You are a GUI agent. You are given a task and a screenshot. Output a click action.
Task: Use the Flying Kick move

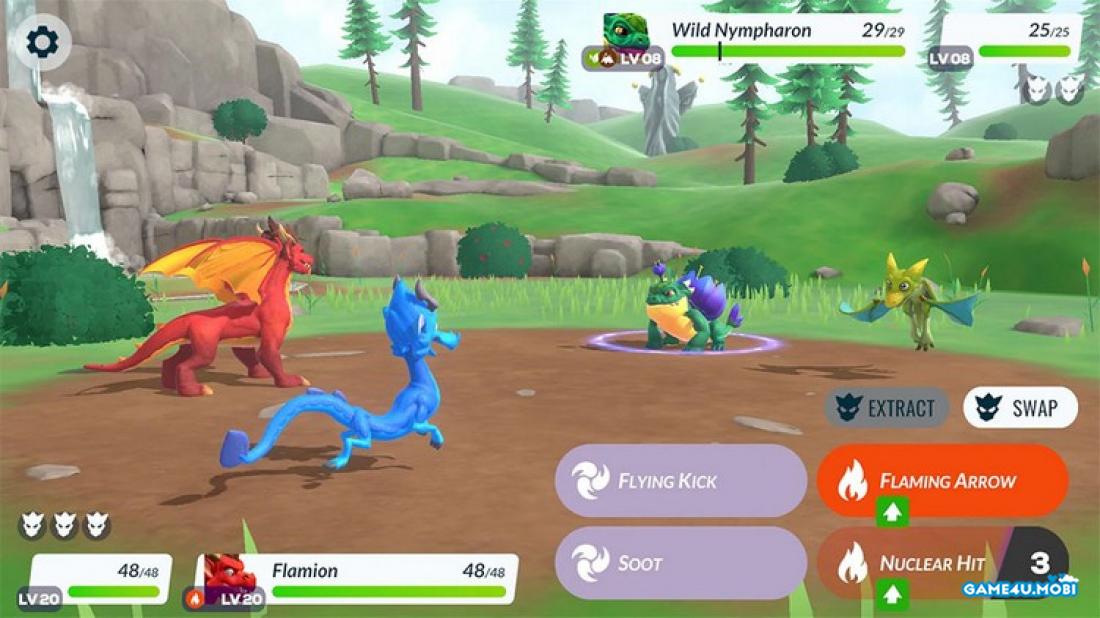680,481
